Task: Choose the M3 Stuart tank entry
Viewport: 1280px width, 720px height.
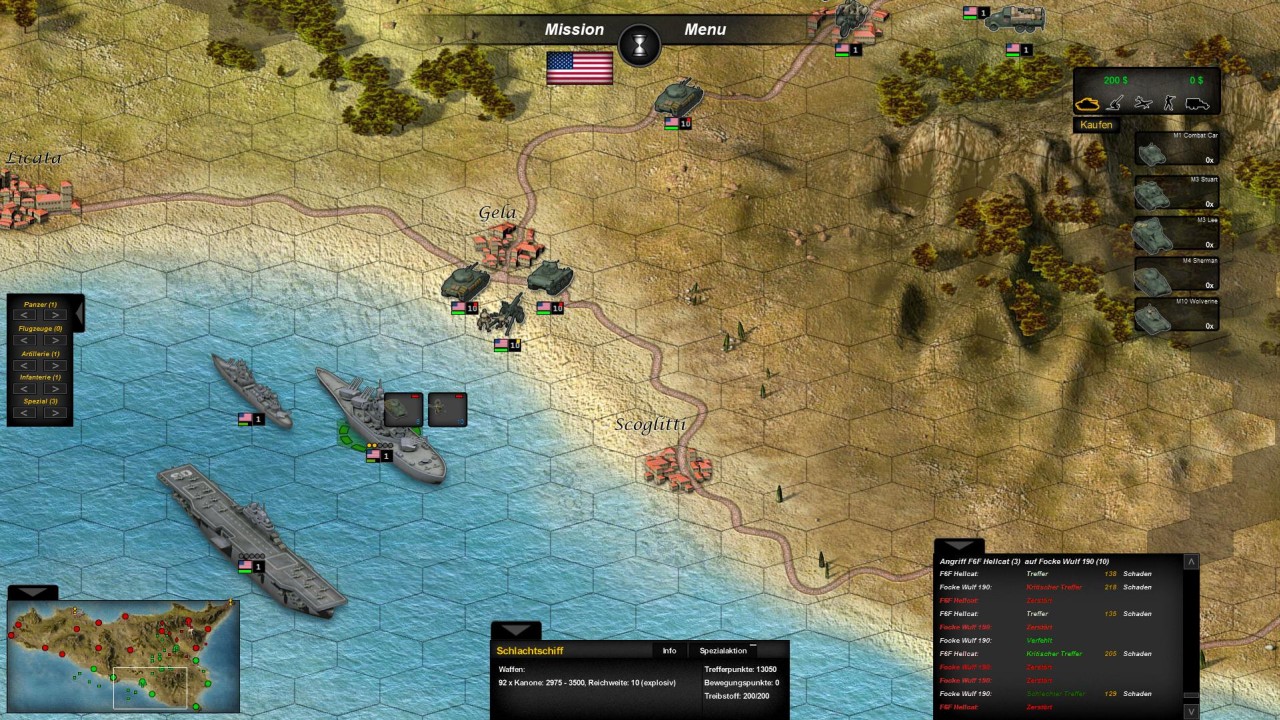Action: [1177, 190]
